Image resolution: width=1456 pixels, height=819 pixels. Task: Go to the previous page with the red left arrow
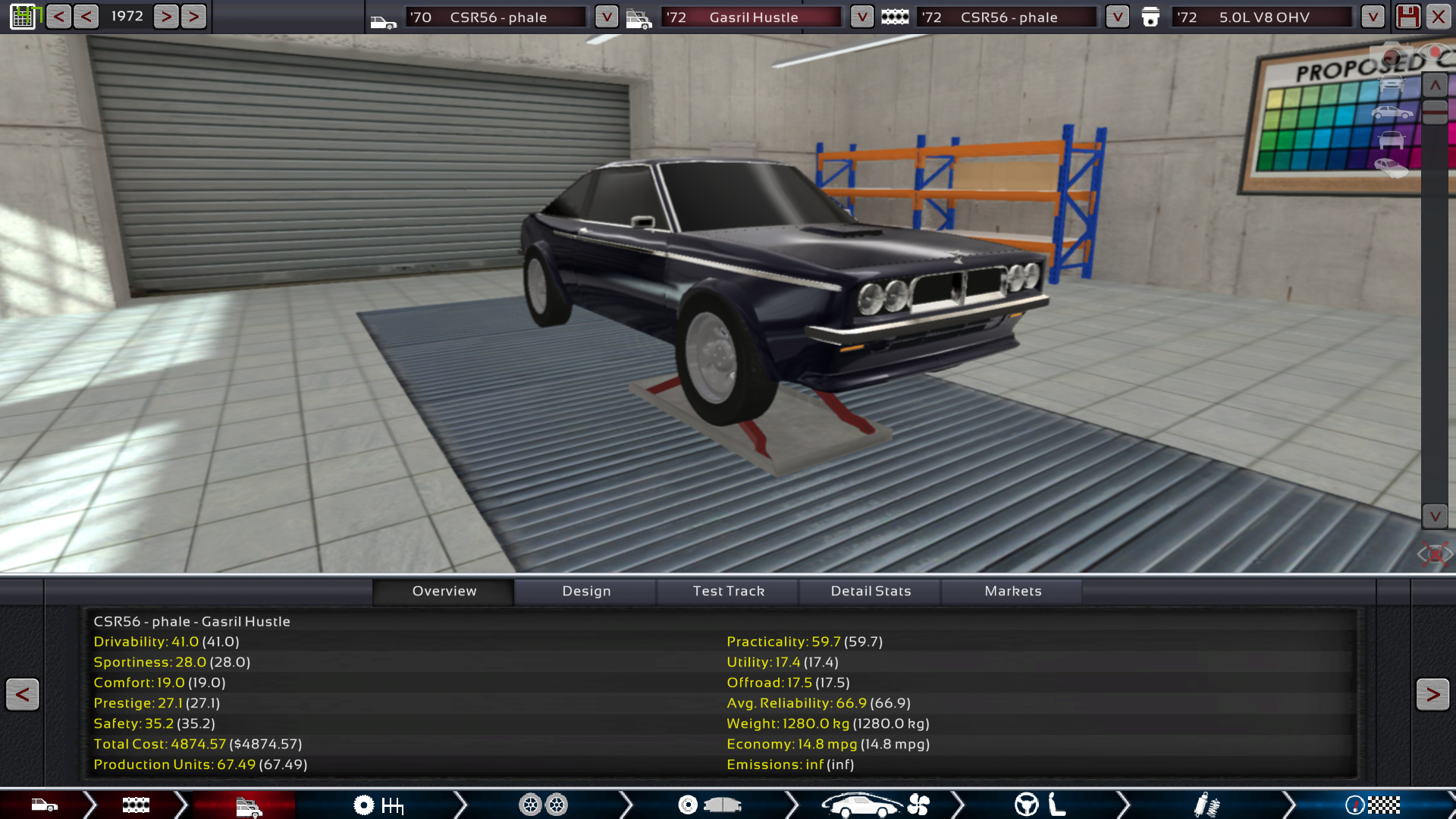point(23,694)
